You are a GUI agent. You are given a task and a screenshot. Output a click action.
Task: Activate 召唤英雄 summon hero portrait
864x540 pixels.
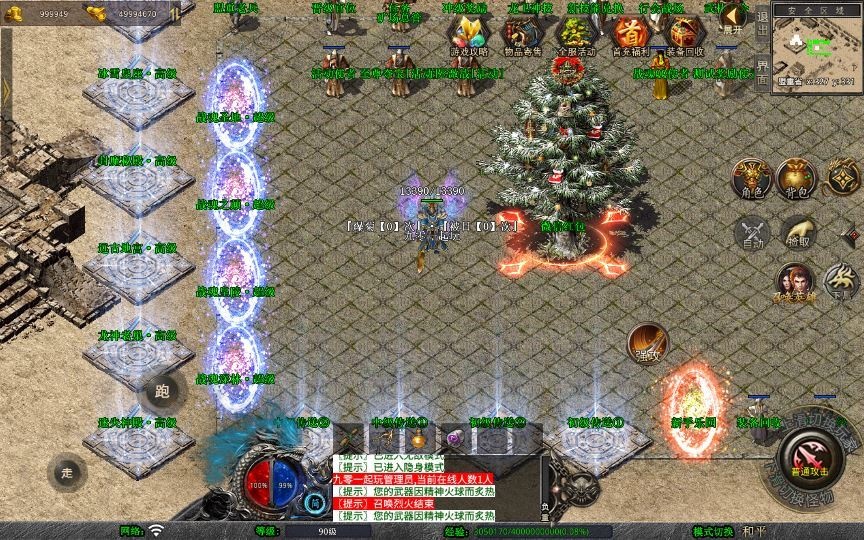pyautogui.click(x=795, y=281)
